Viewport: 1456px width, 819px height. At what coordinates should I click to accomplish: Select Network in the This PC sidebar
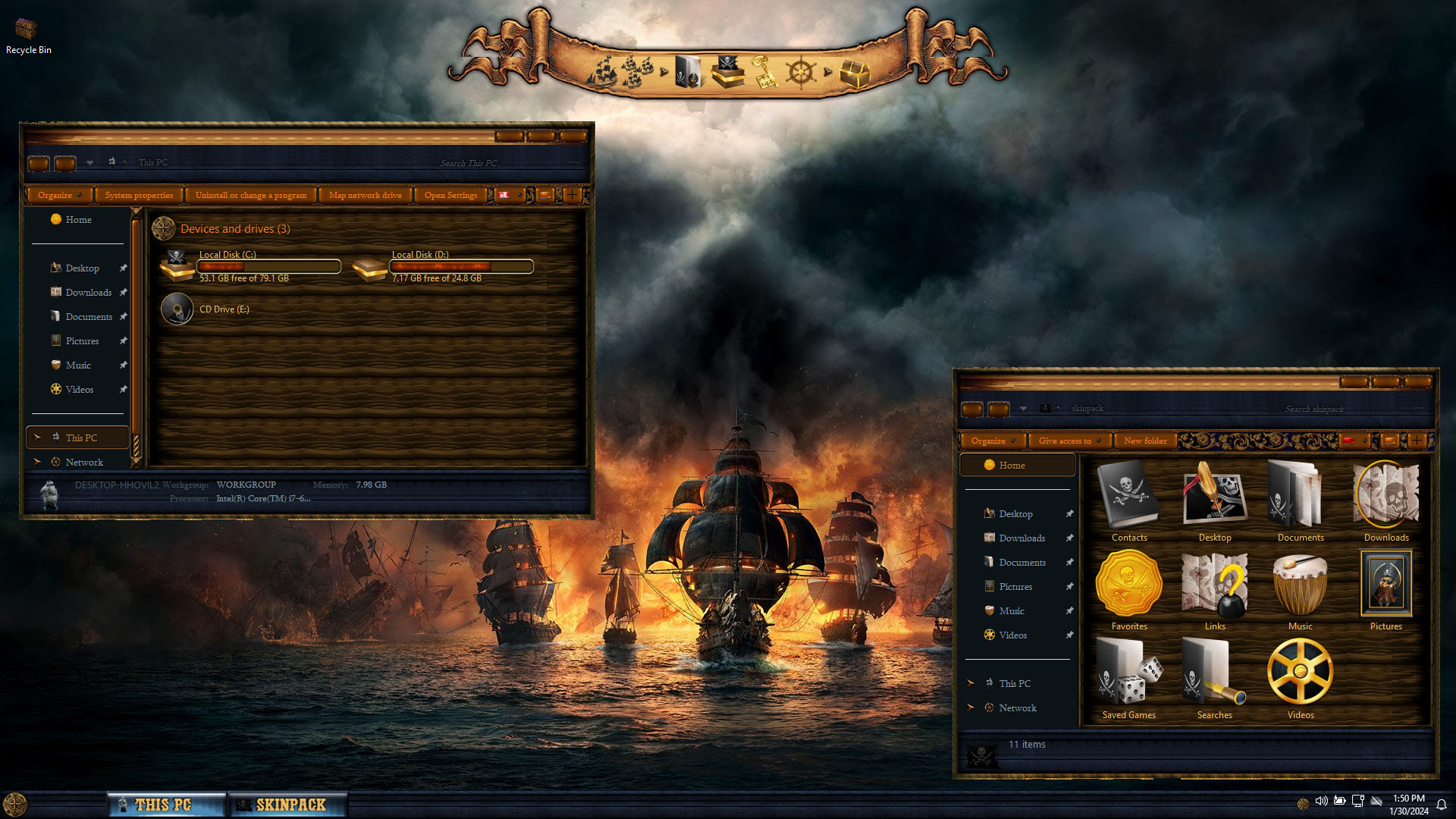pos(83,463)
